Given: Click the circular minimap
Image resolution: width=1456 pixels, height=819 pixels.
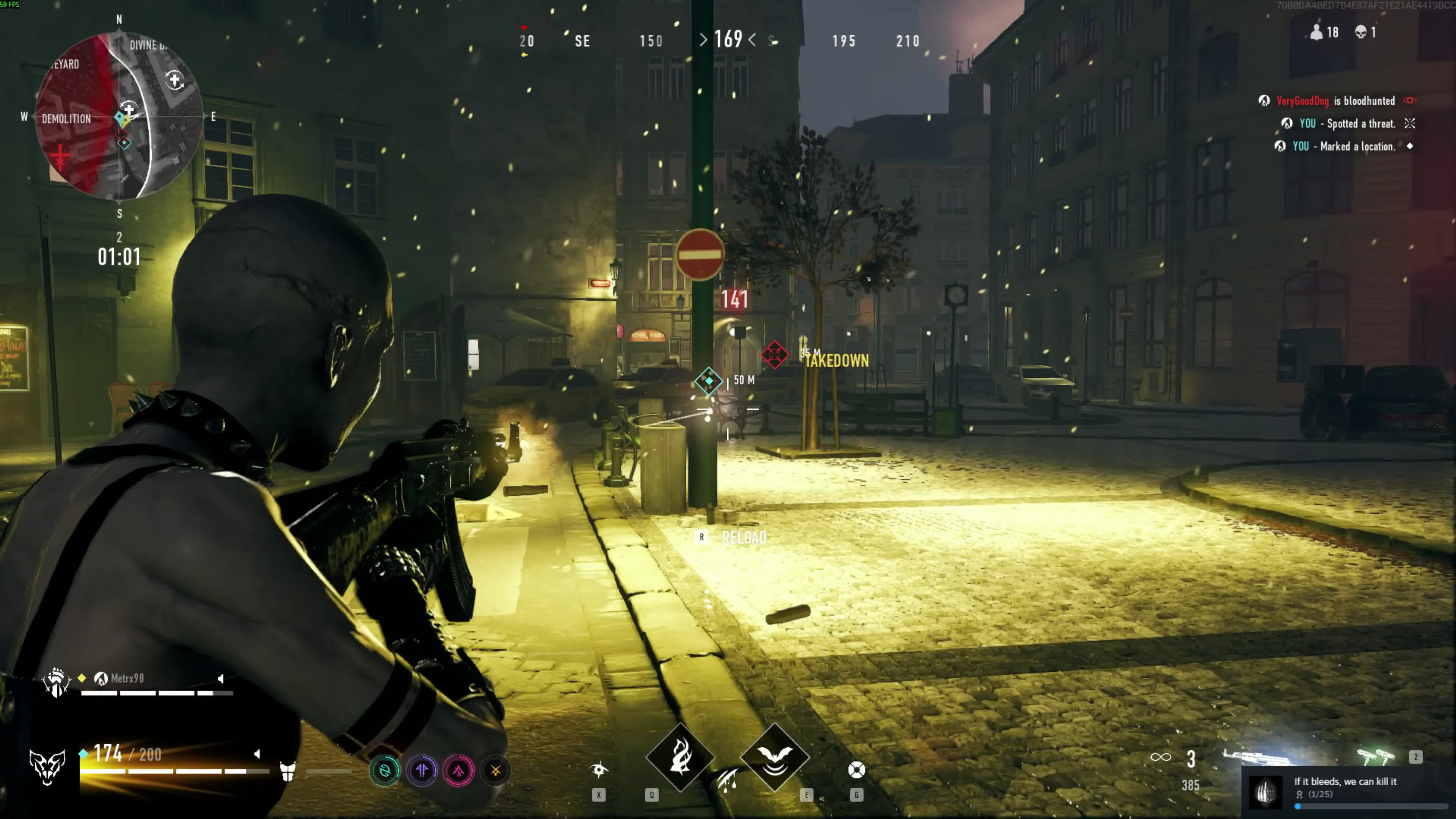Looking at the screenshot, I should tap(119, 116).
